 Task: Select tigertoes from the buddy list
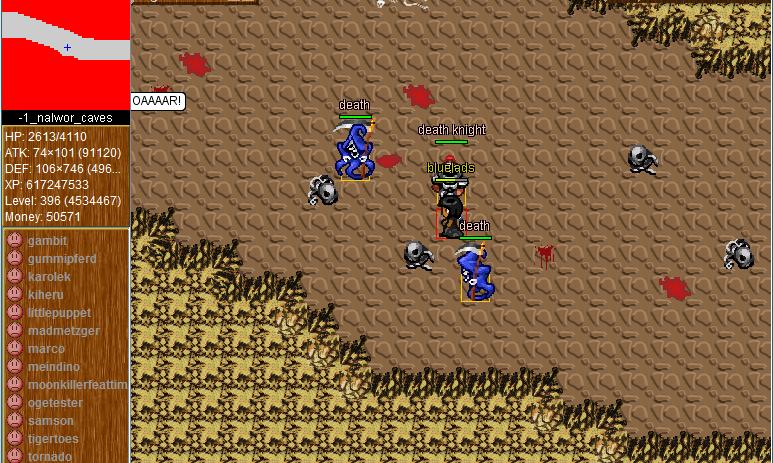[52, 439]
